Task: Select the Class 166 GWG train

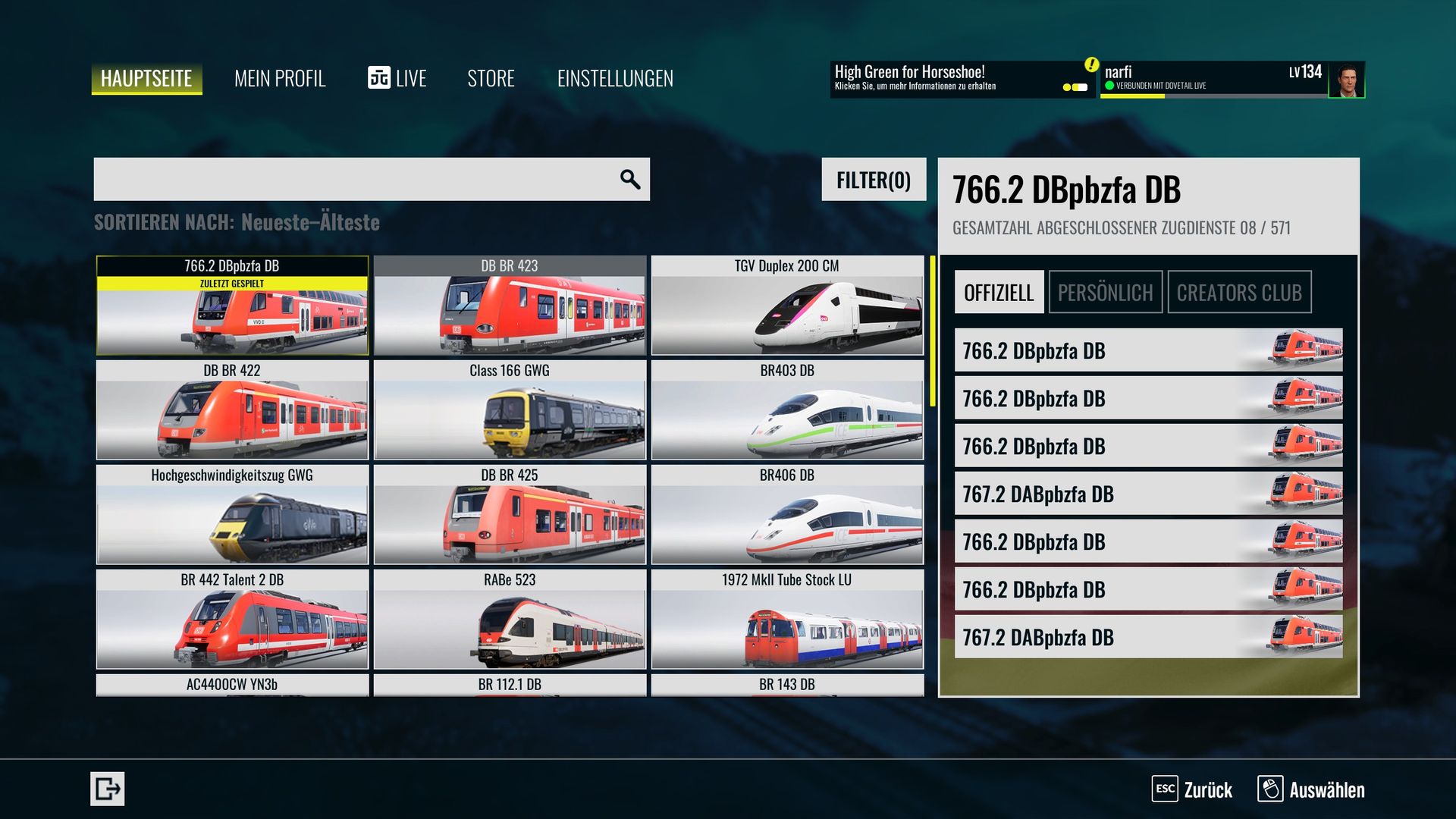Action: pos(510,410)
